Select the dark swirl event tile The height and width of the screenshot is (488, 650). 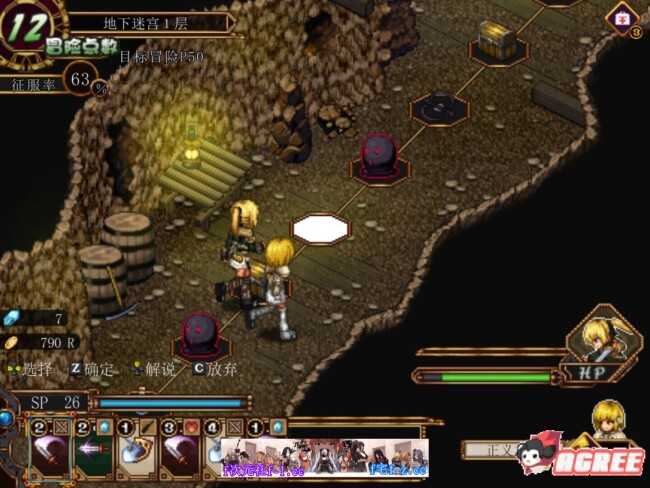438,106
